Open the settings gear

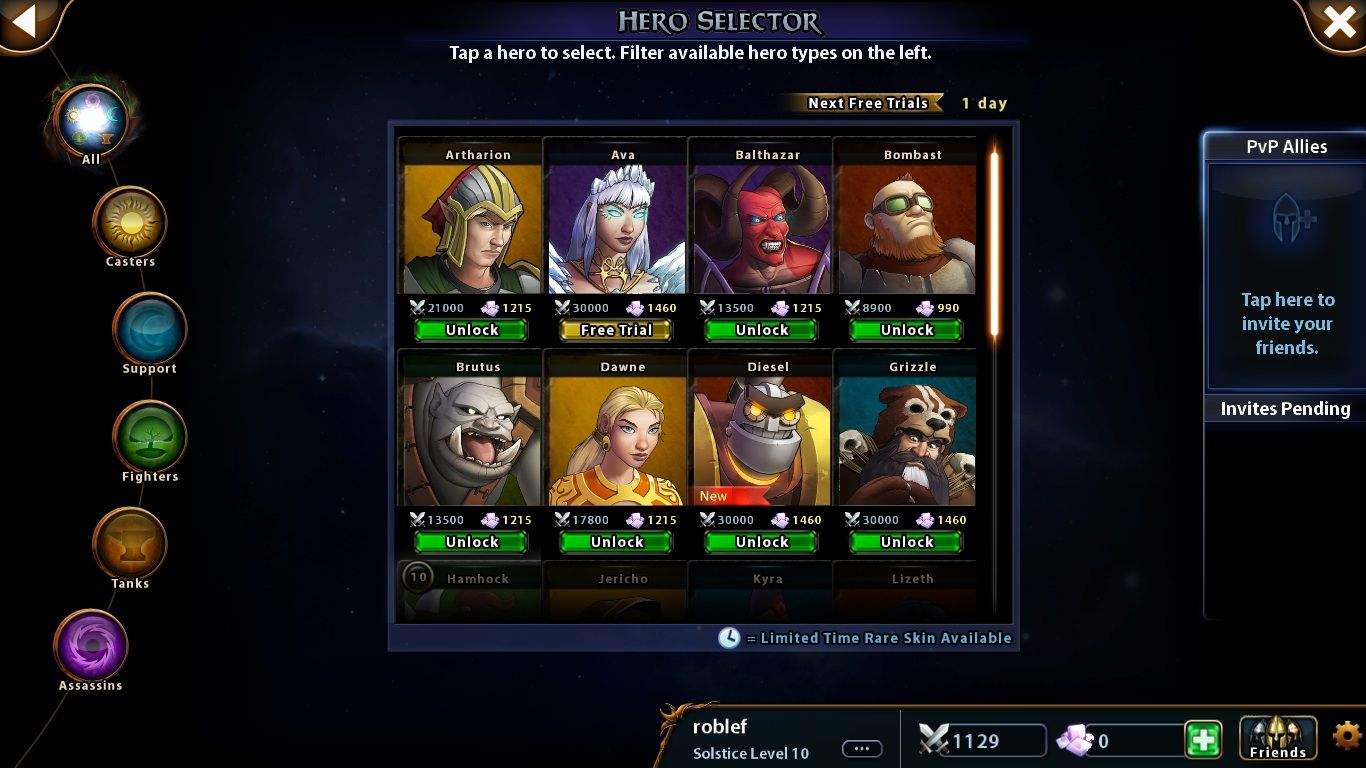(1348, 738)
